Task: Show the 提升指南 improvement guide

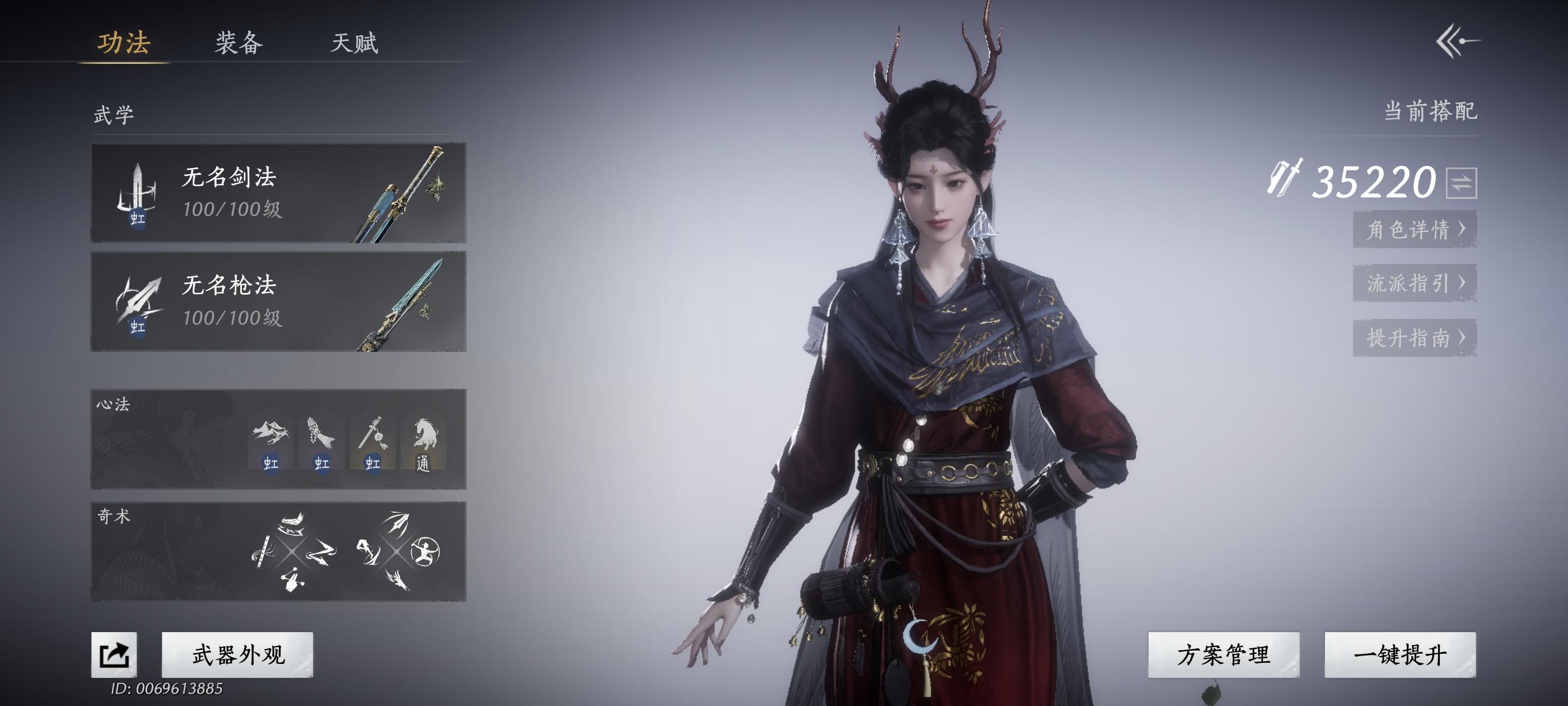Action: coord(1415,337)
